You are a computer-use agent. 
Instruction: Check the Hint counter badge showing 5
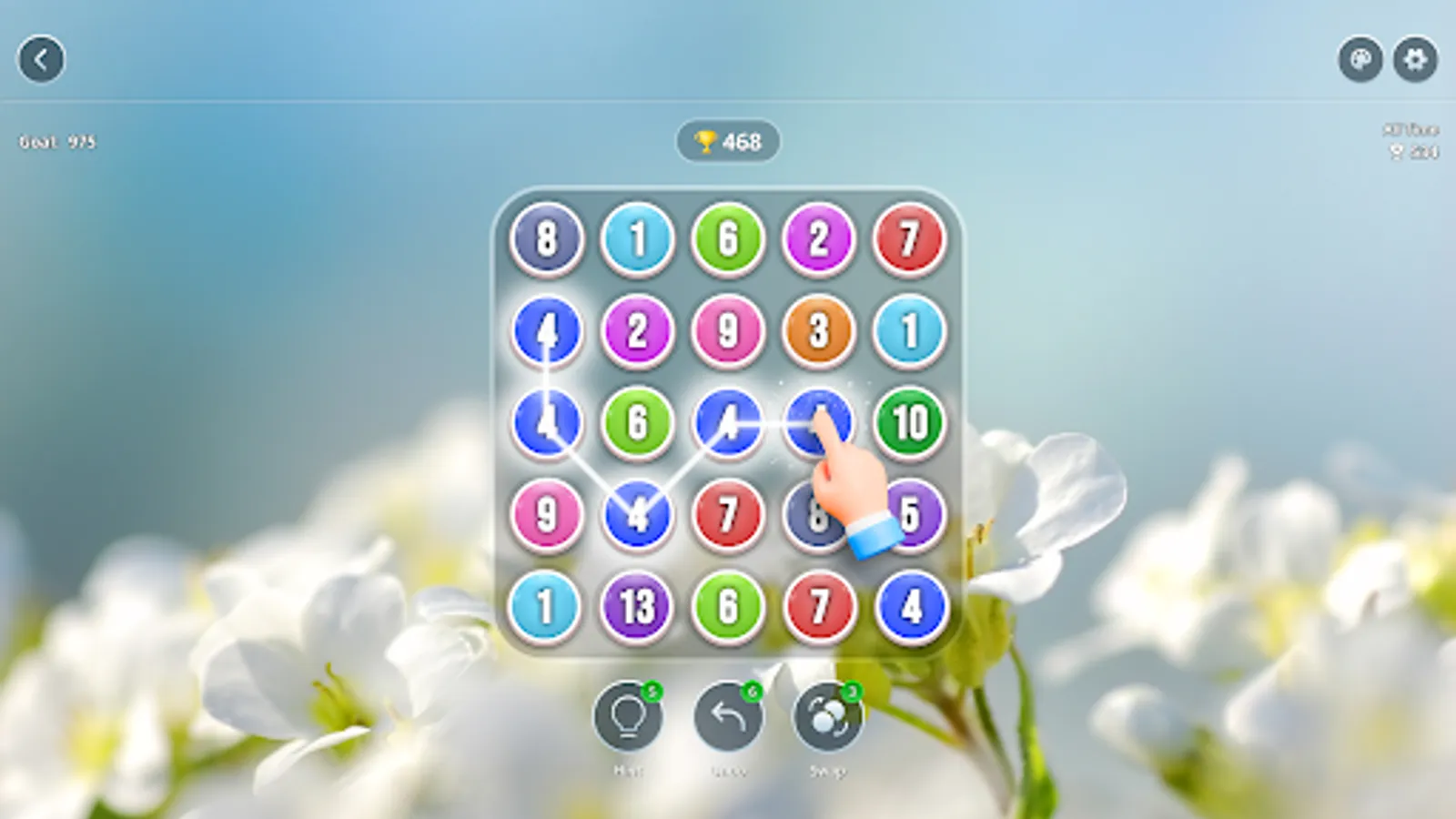652,692
